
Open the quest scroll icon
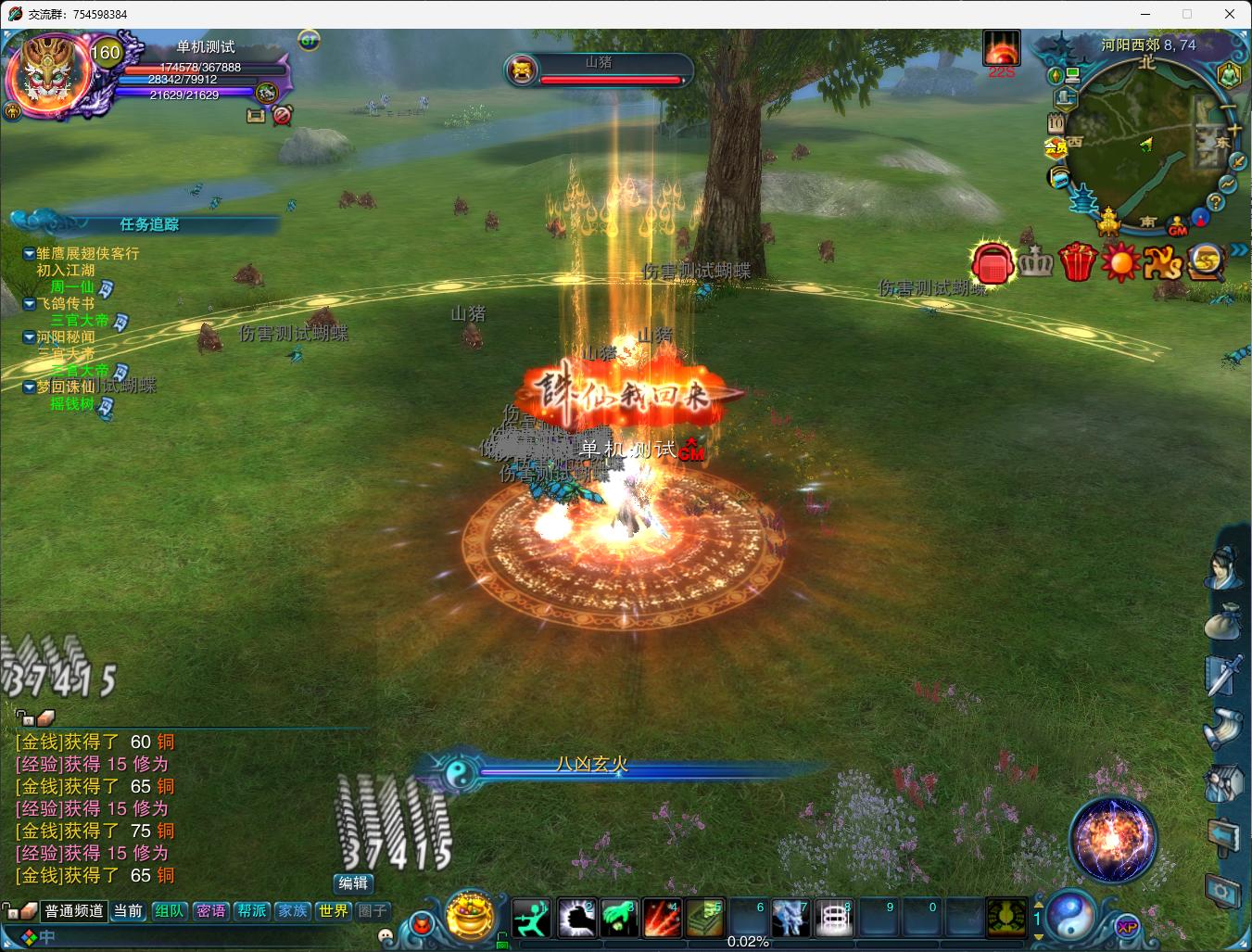[x=1222, y=730]
